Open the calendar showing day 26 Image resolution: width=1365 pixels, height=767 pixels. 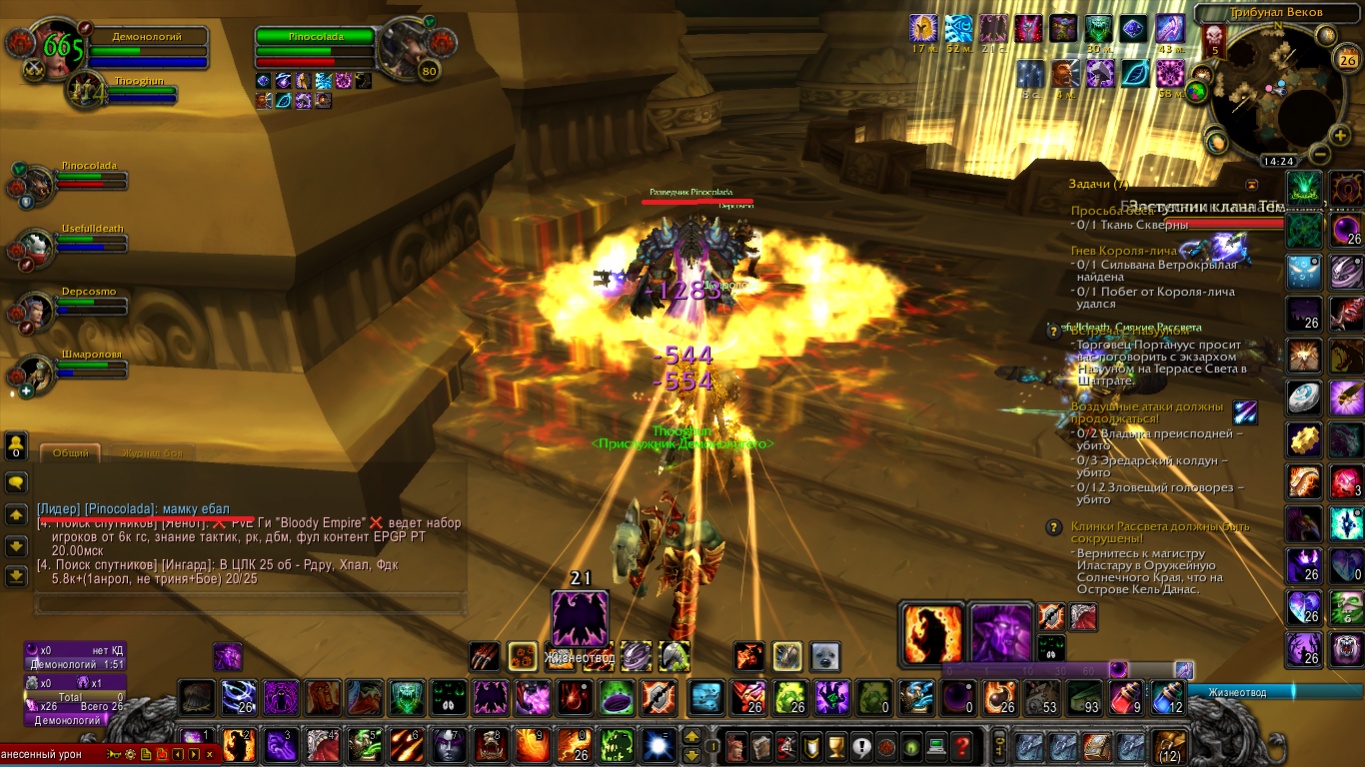1347,59
